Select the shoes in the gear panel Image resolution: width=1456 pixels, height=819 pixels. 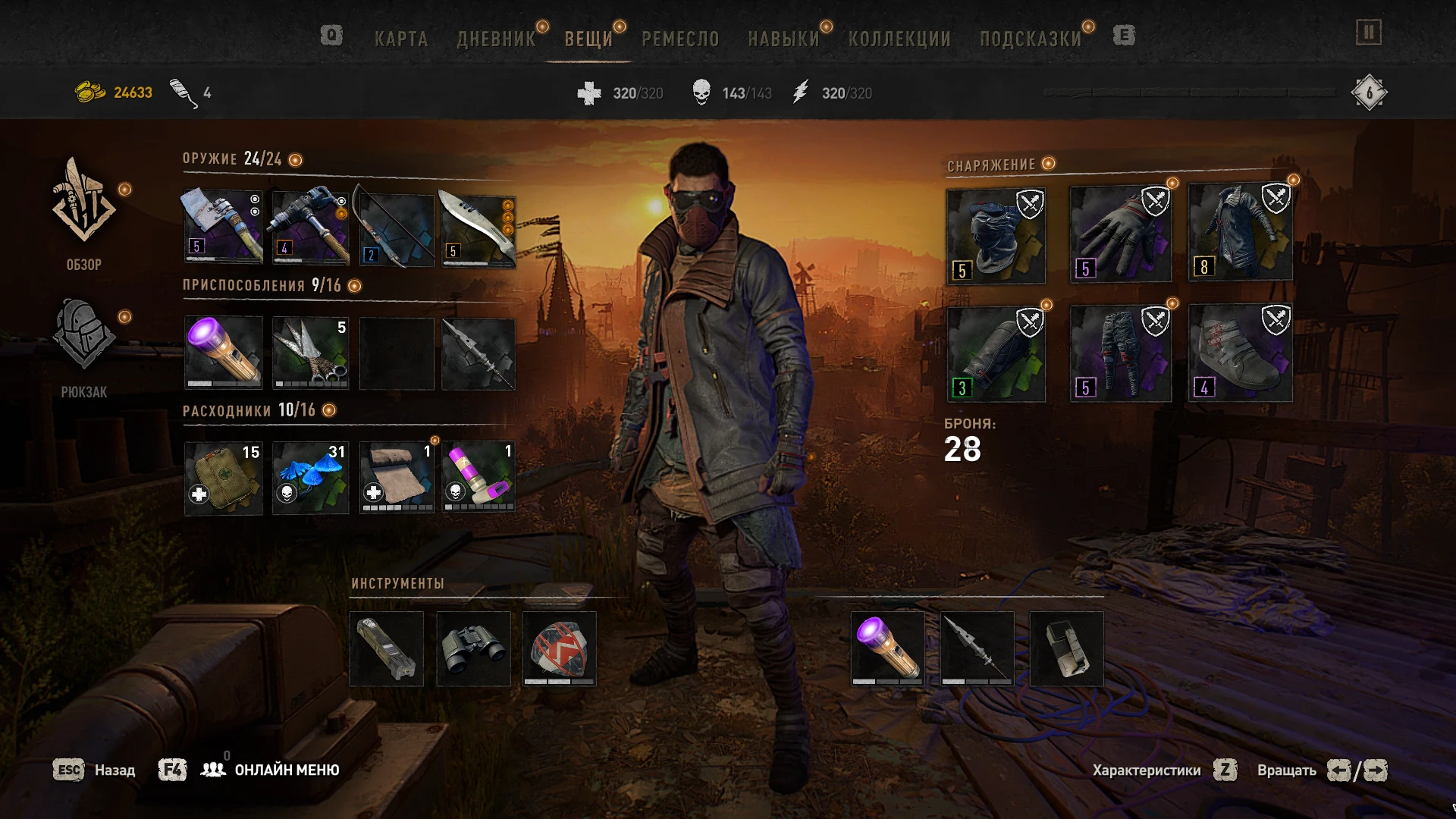coord(1239,353)
